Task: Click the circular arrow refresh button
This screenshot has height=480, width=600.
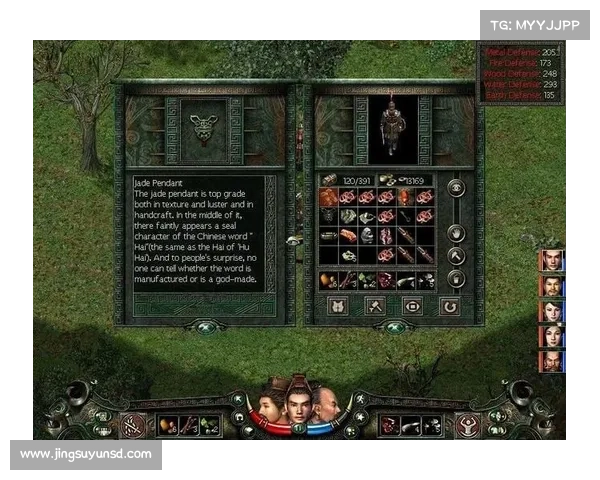Action: [x=451, y=305]
